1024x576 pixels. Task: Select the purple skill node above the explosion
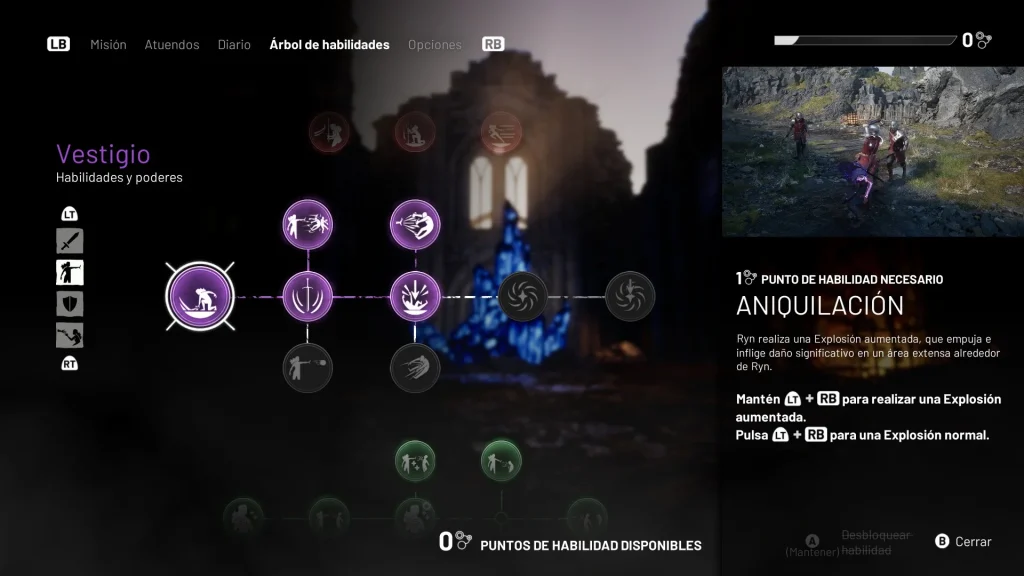414,224
